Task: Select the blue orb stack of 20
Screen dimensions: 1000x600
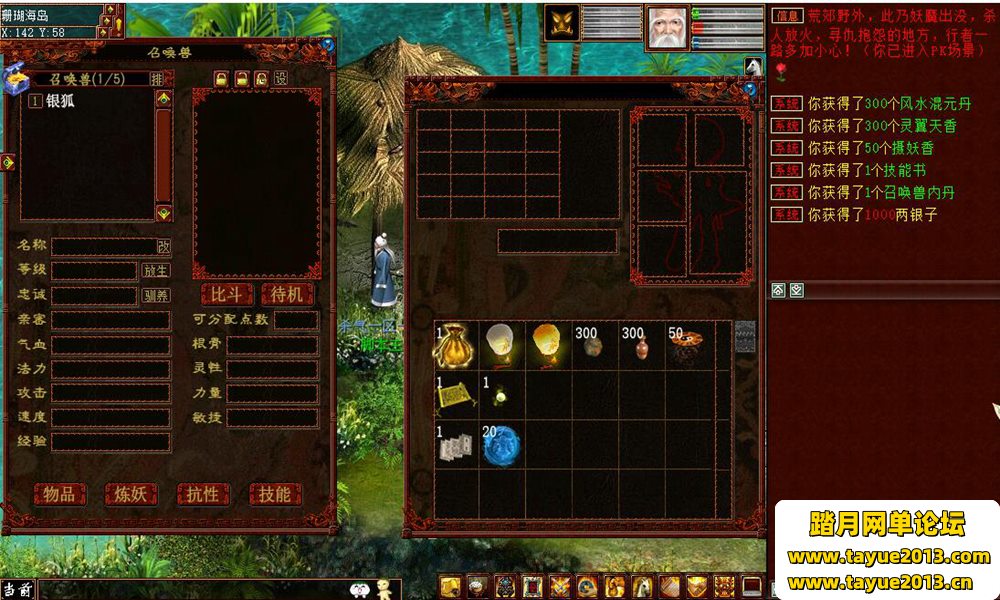Action: click(503, 445)
